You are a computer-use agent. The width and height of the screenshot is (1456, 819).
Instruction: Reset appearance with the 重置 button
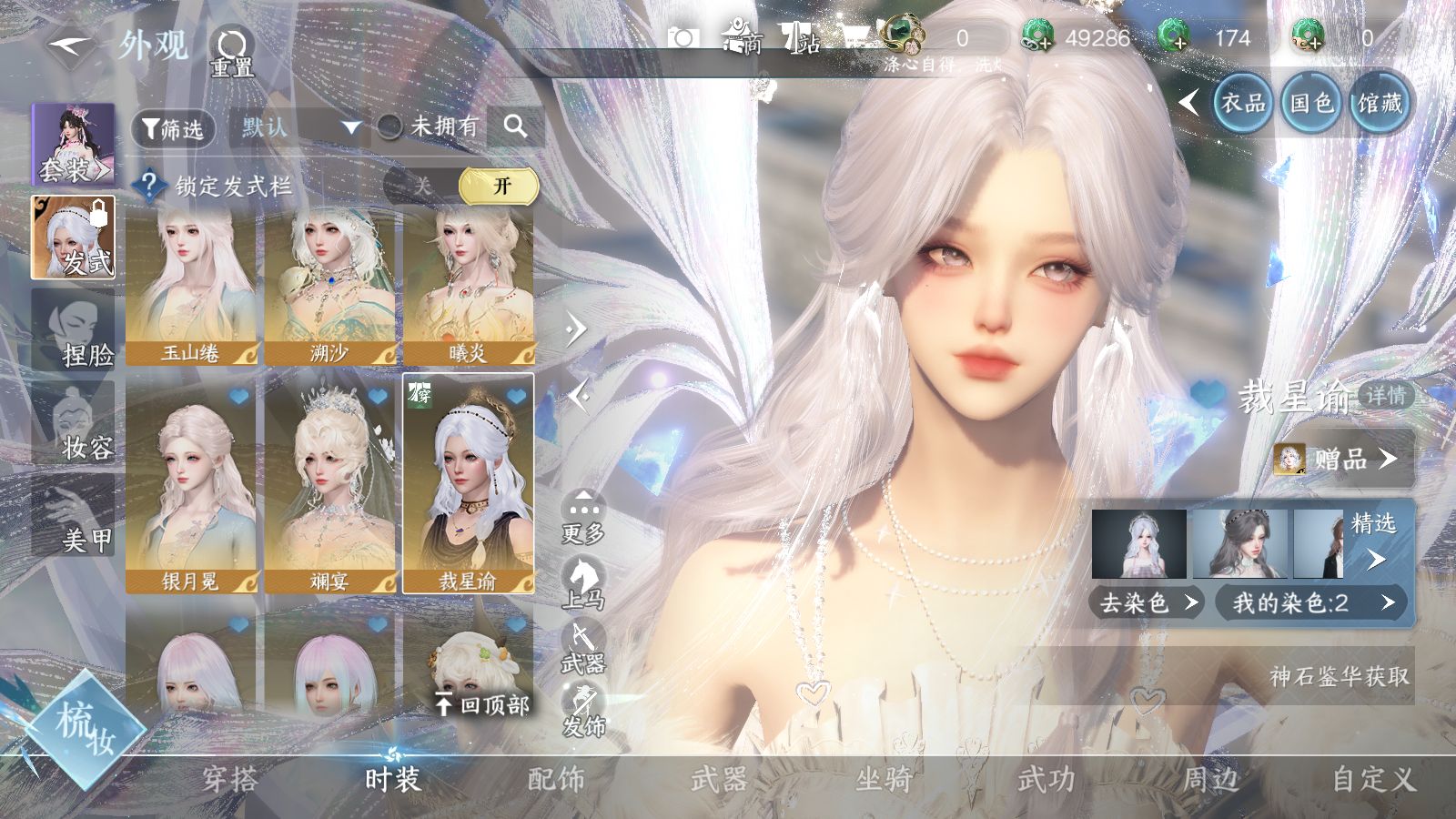tap(232, 52)
